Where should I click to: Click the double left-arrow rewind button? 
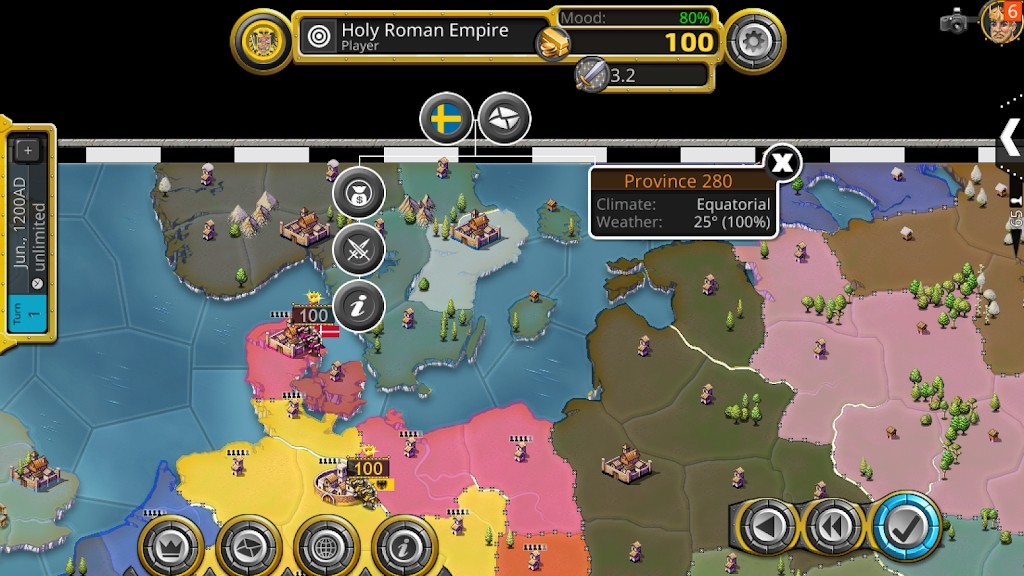pyautogui.click(x=835, y=526)
